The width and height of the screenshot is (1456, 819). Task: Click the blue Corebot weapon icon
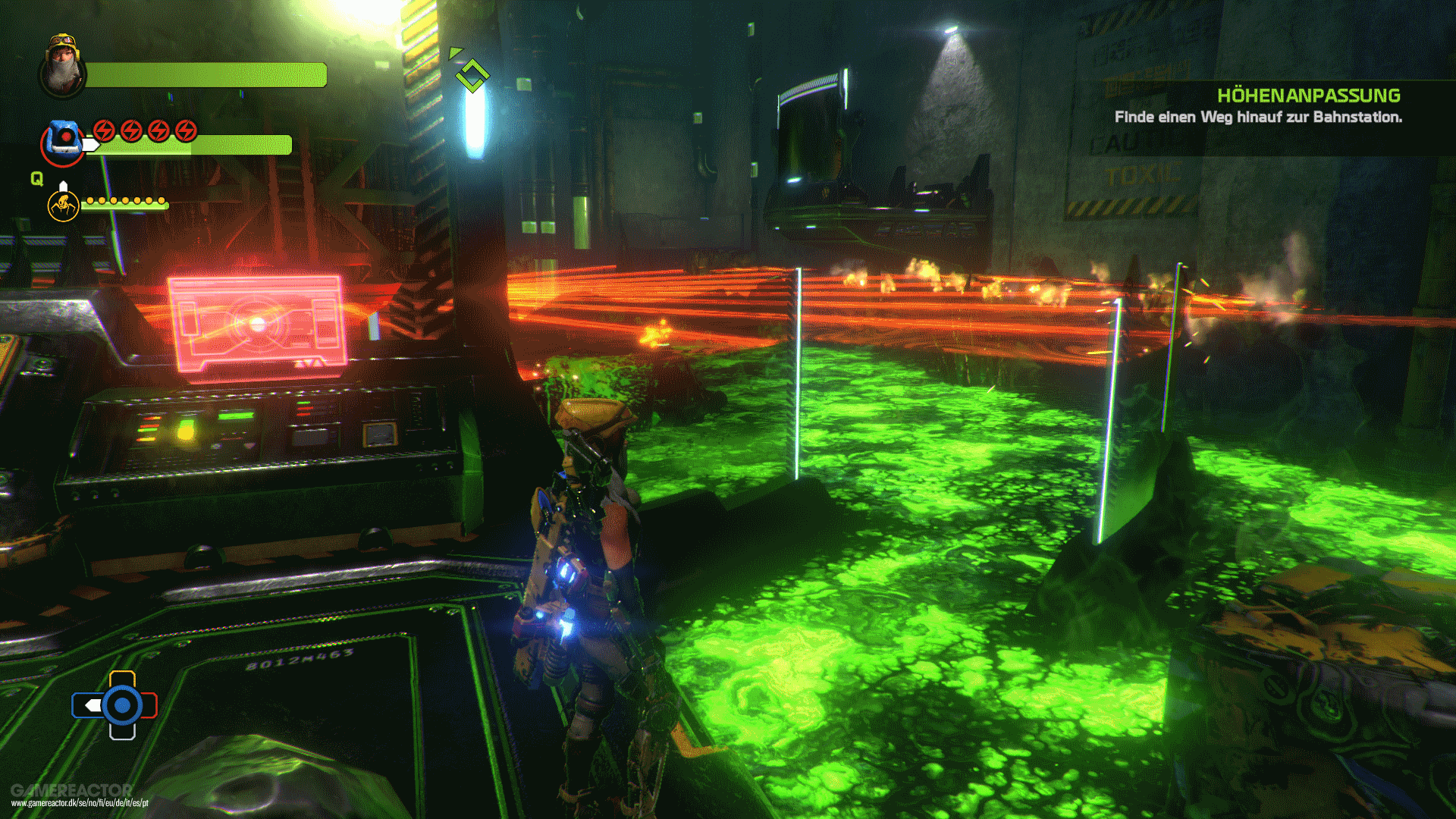click(64, 139)
